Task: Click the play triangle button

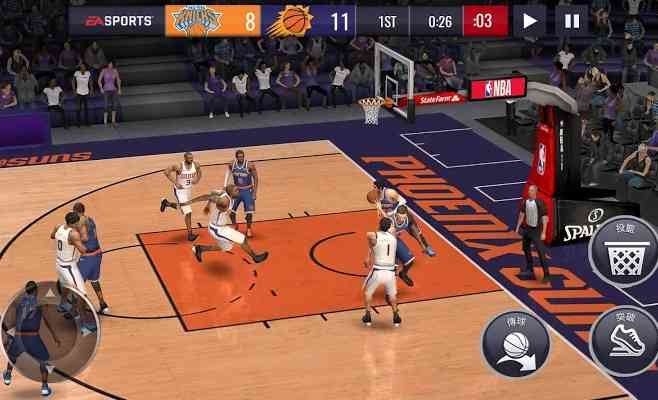Action: (529, 19)
